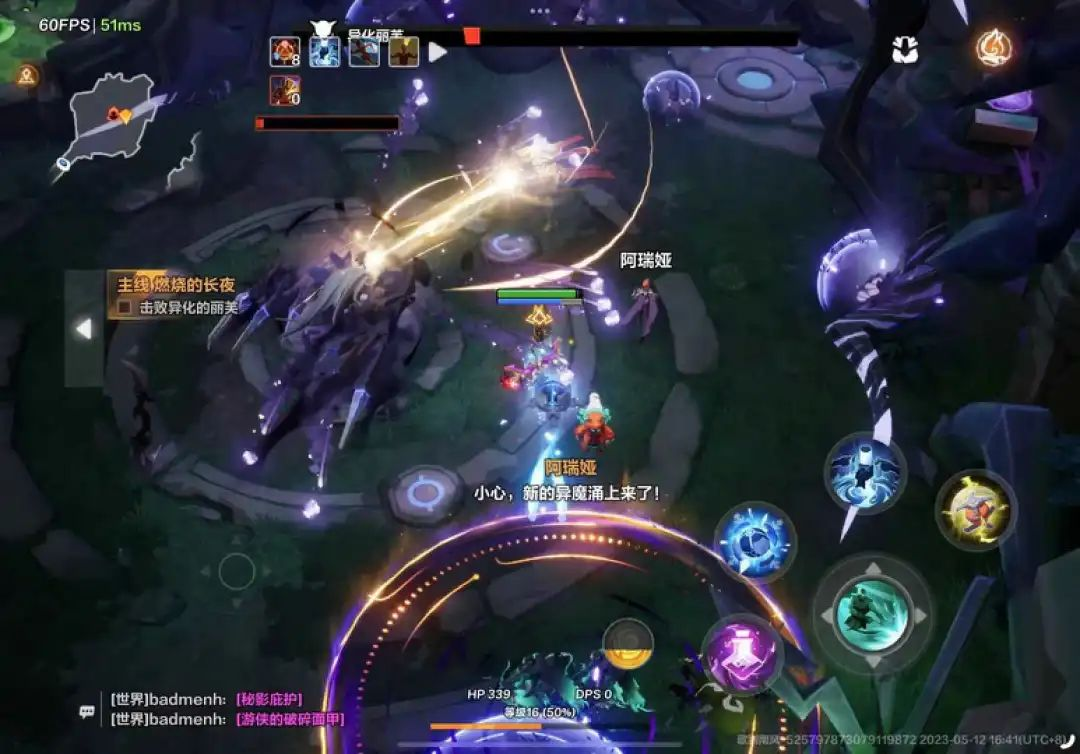Inspect the boss buff icon with 8 stacks

point(284,51)
